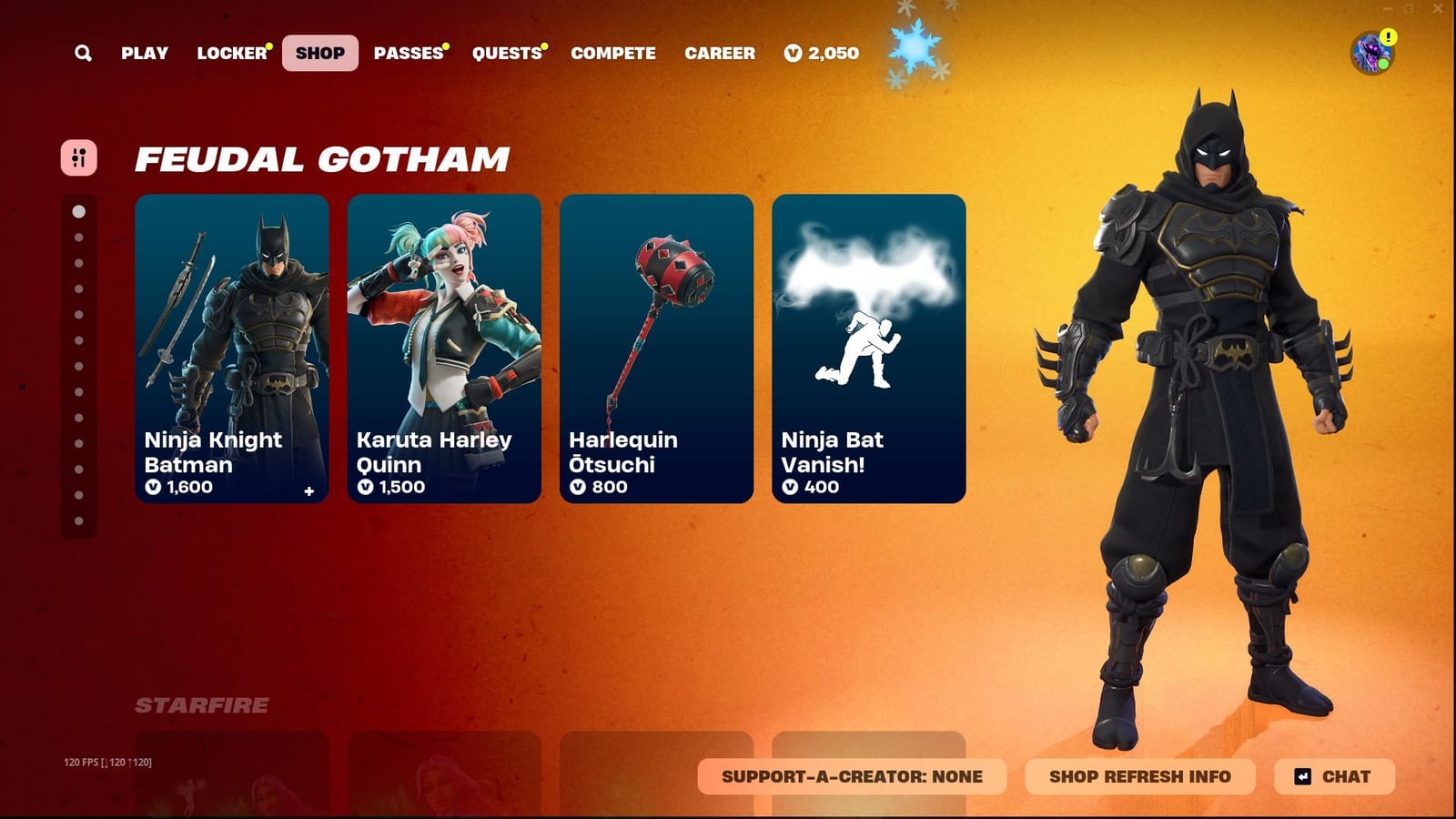Viewport: 1456px width, 819px height.
Task: Open the QUESTS tab
Action: pyautogui.click(x=506, y=53)
